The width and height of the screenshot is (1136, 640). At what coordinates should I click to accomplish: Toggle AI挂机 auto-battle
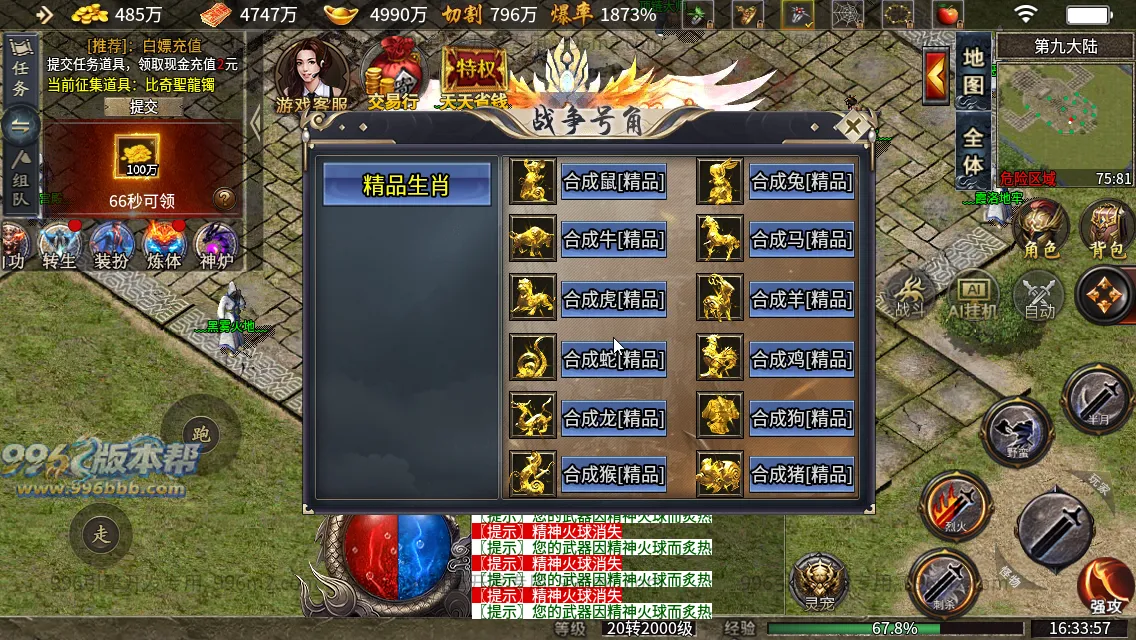973,297
